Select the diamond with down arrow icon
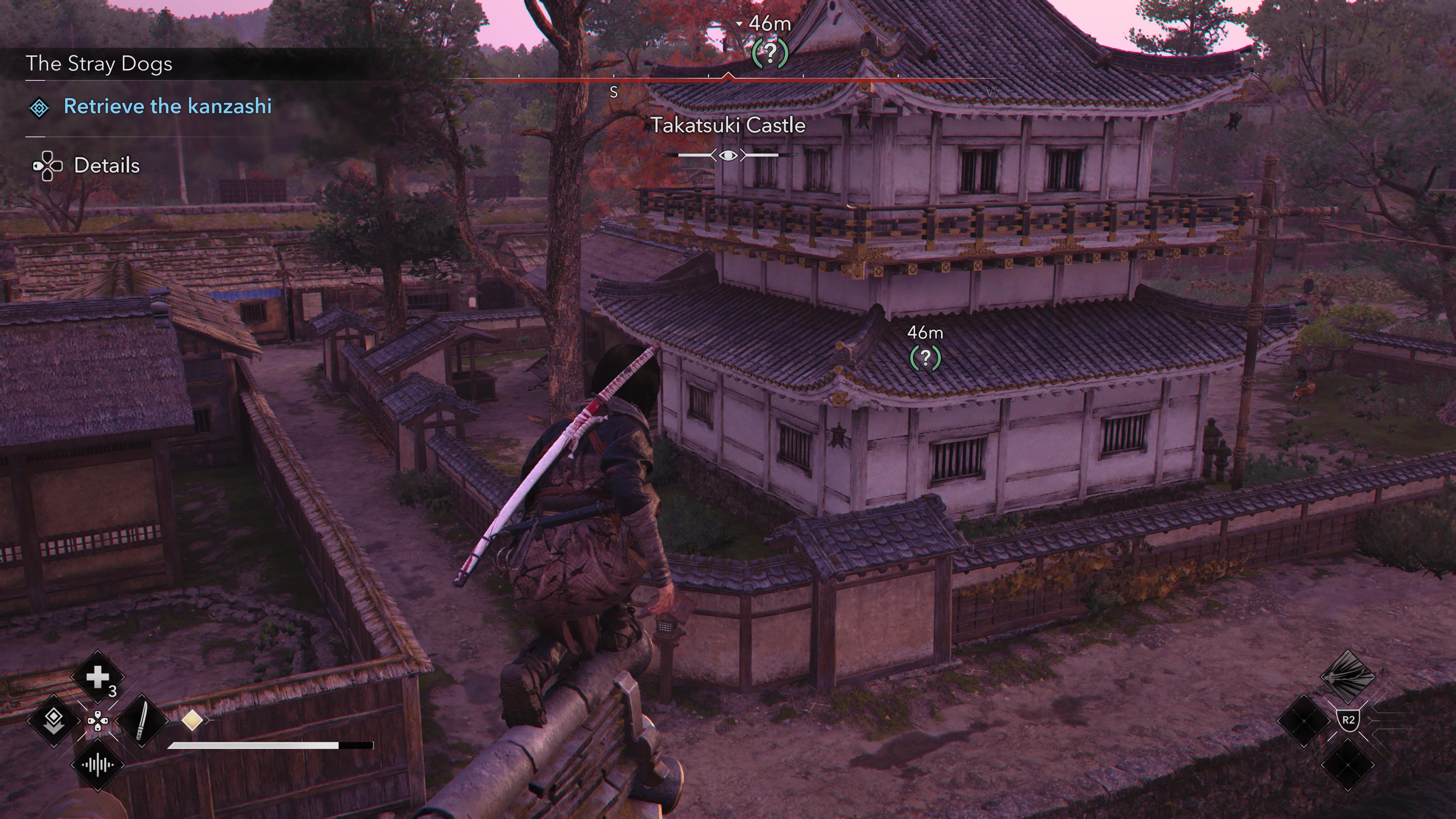The image size is (1456, 819). click(54, 721)
